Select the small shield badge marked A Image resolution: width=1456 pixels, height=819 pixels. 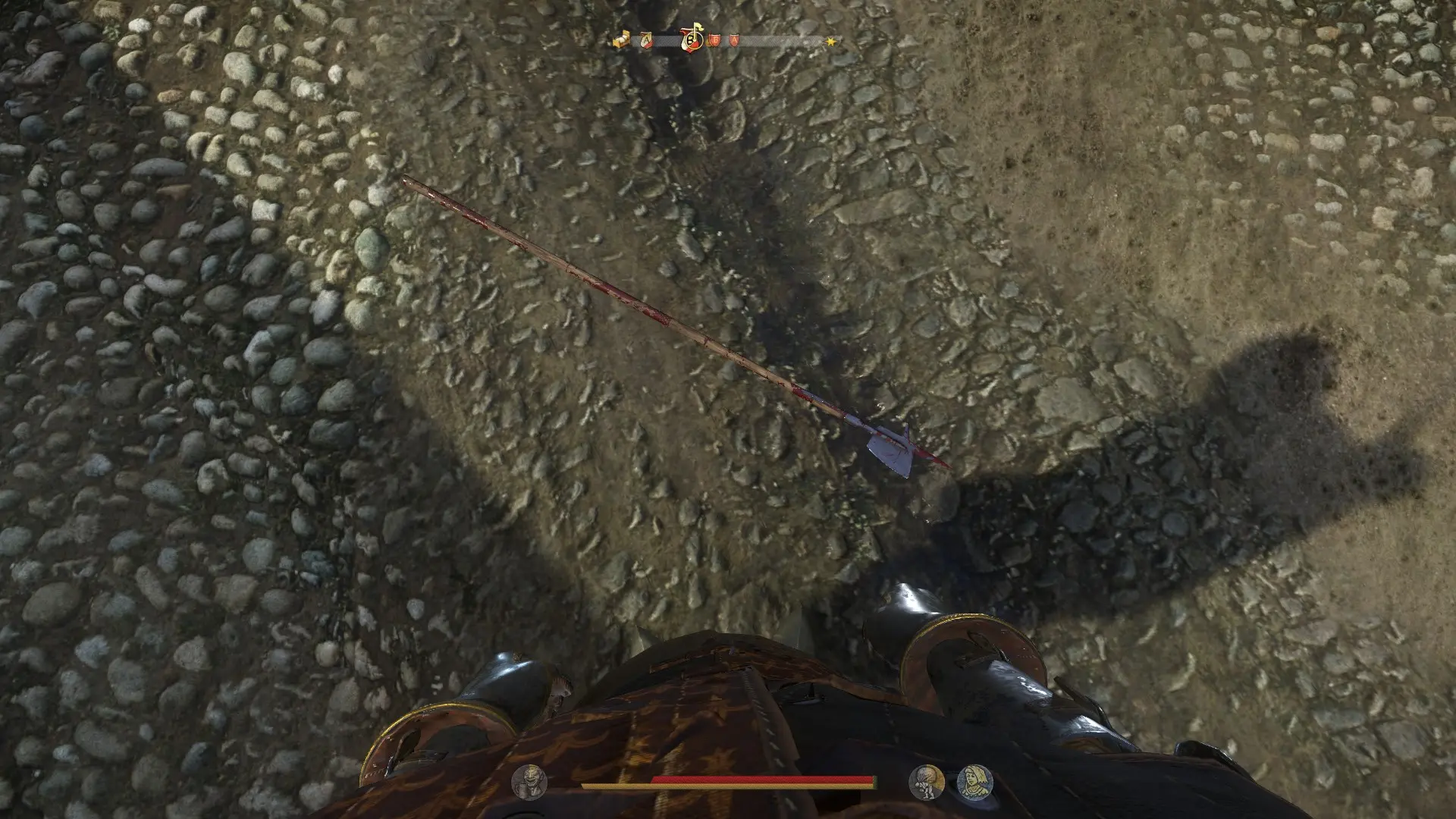pyautogui.click(x=647, y=39)
